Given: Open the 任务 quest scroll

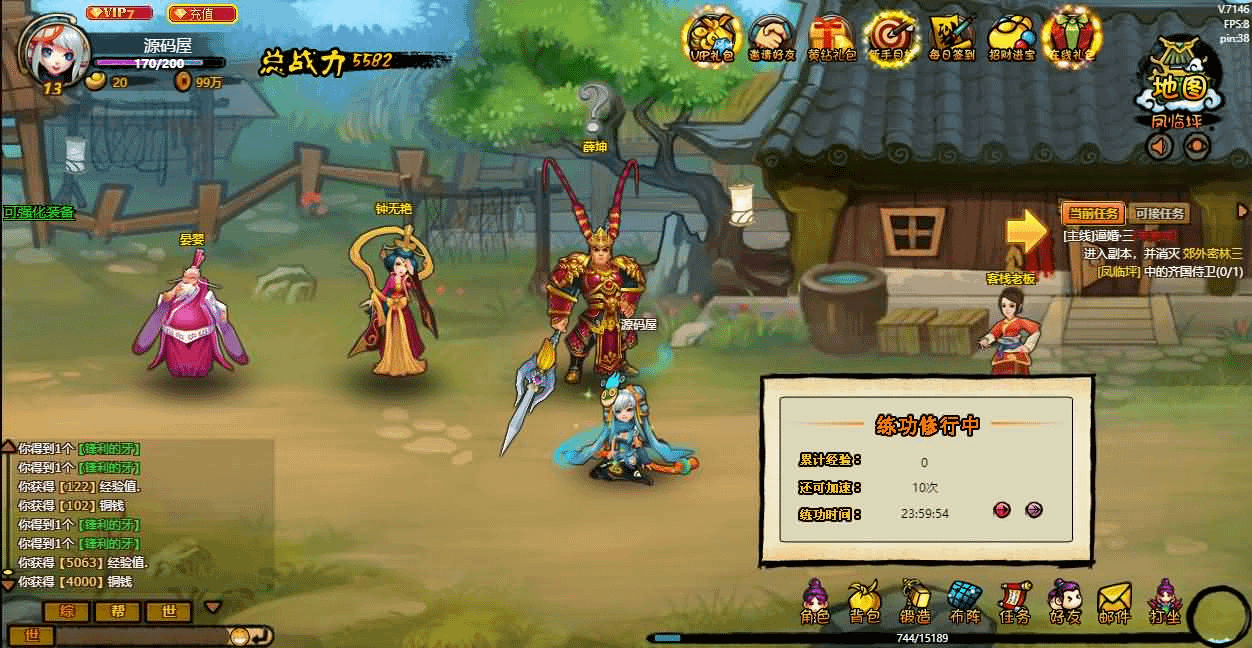Looking at the screenshot, I should (1014, 603).
